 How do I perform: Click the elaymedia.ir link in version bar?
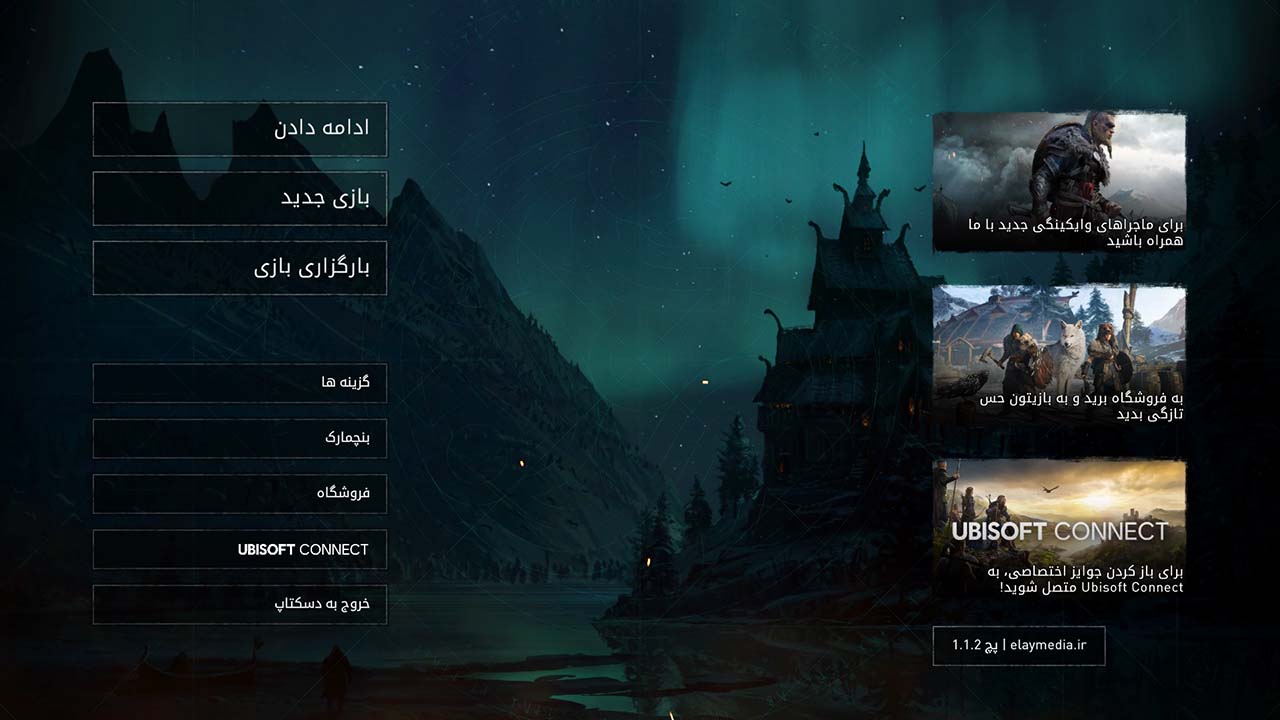pyautogui.click(x=1050, y=646)
